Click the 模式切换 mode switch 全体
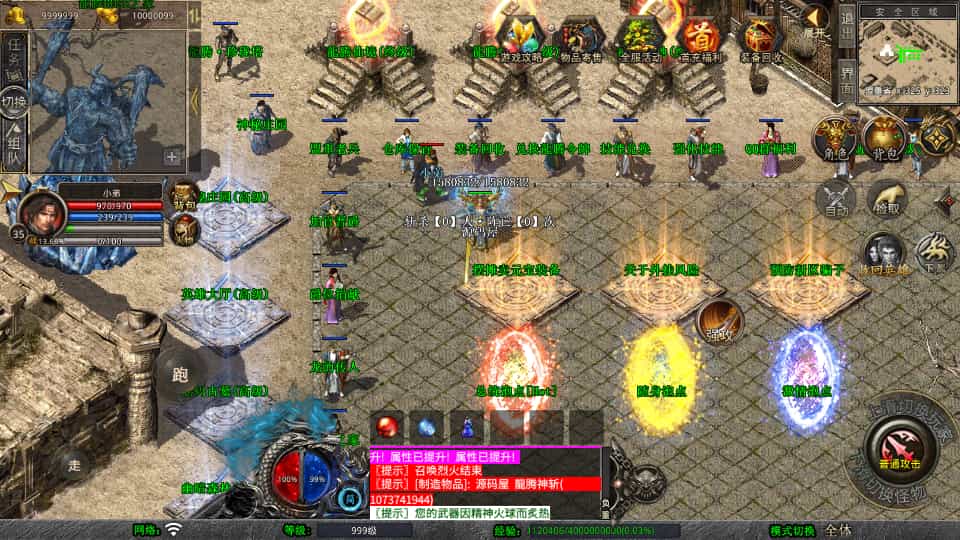The image size is (960, 540). click(x=838, y=530)
